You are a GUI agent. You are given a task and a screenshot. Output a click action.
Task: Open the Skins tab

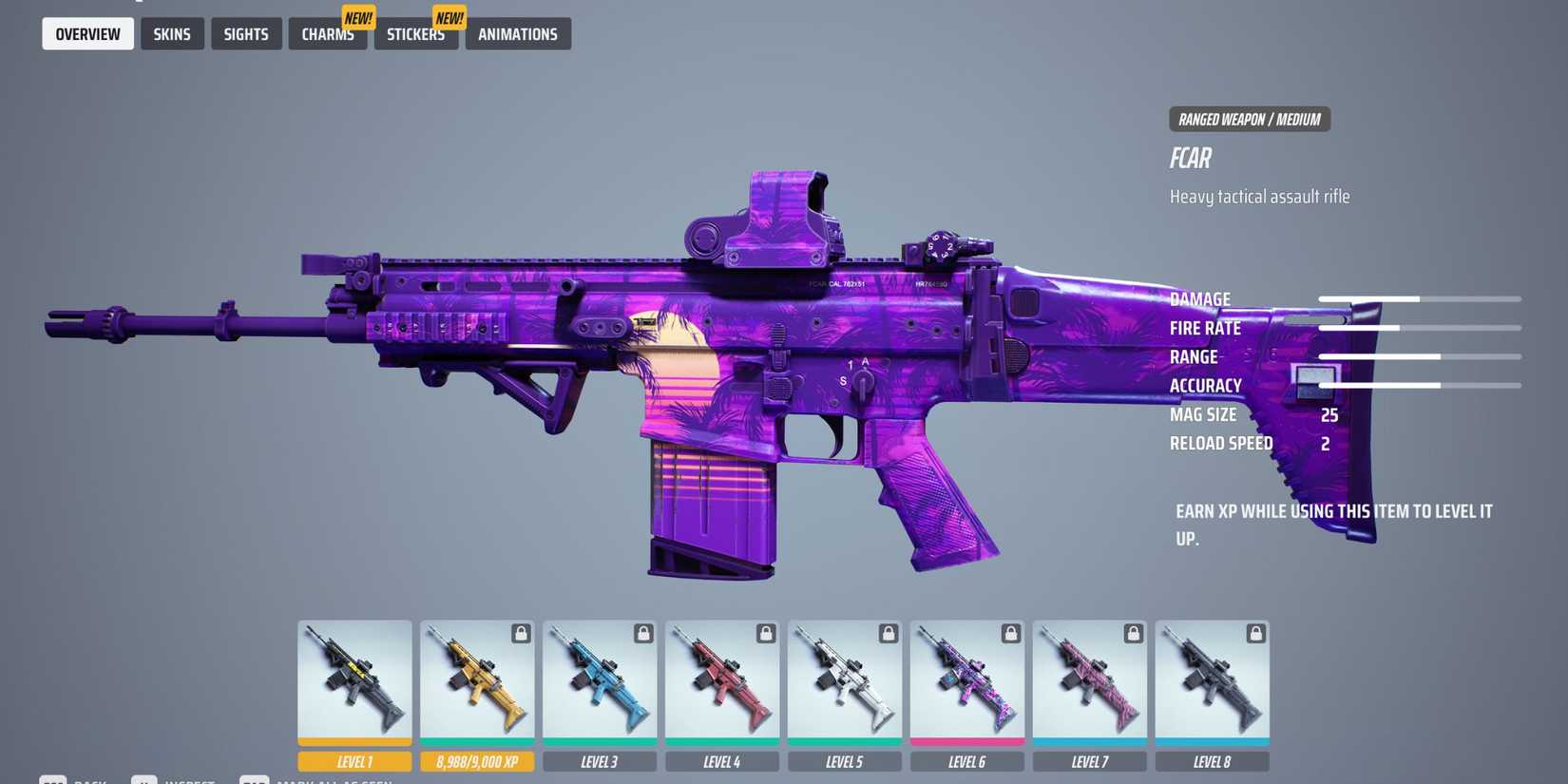point(172,33)
